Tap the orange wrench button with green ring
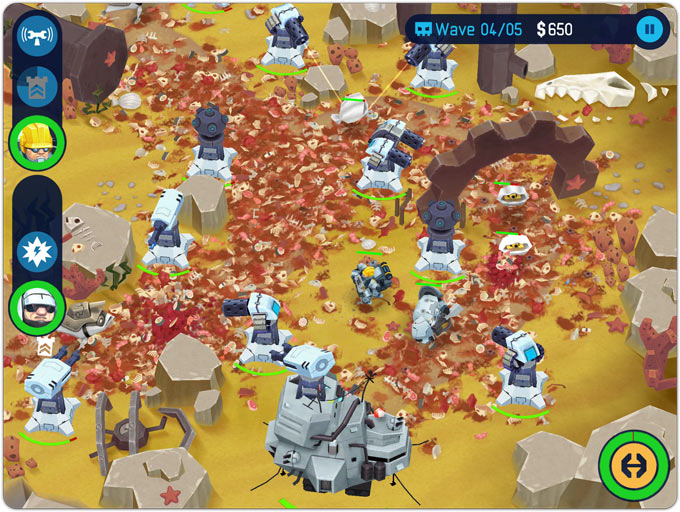The width and height of the screenshot is (680, 512). 633,465
